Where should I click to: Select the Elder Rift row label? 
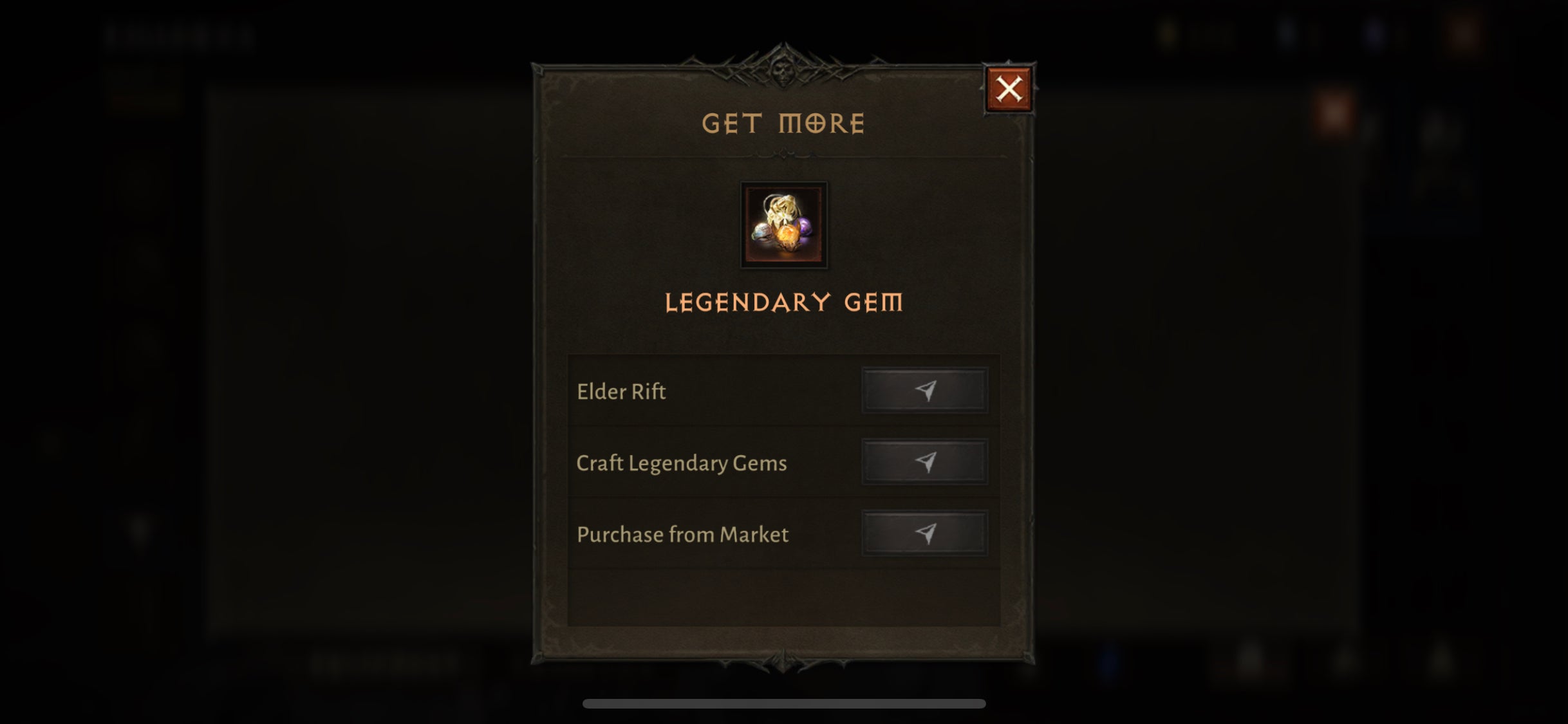(x=621, y=391)
